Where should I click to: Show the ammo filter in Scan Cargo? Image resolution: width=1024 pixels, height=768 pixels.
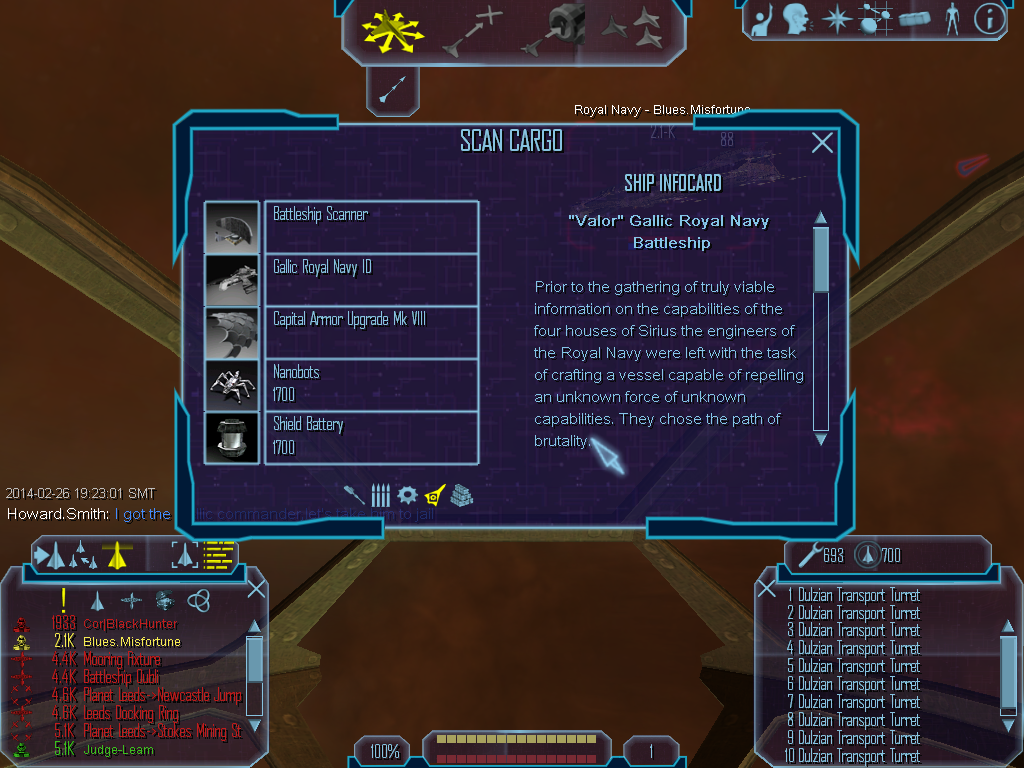pos(381,495)
